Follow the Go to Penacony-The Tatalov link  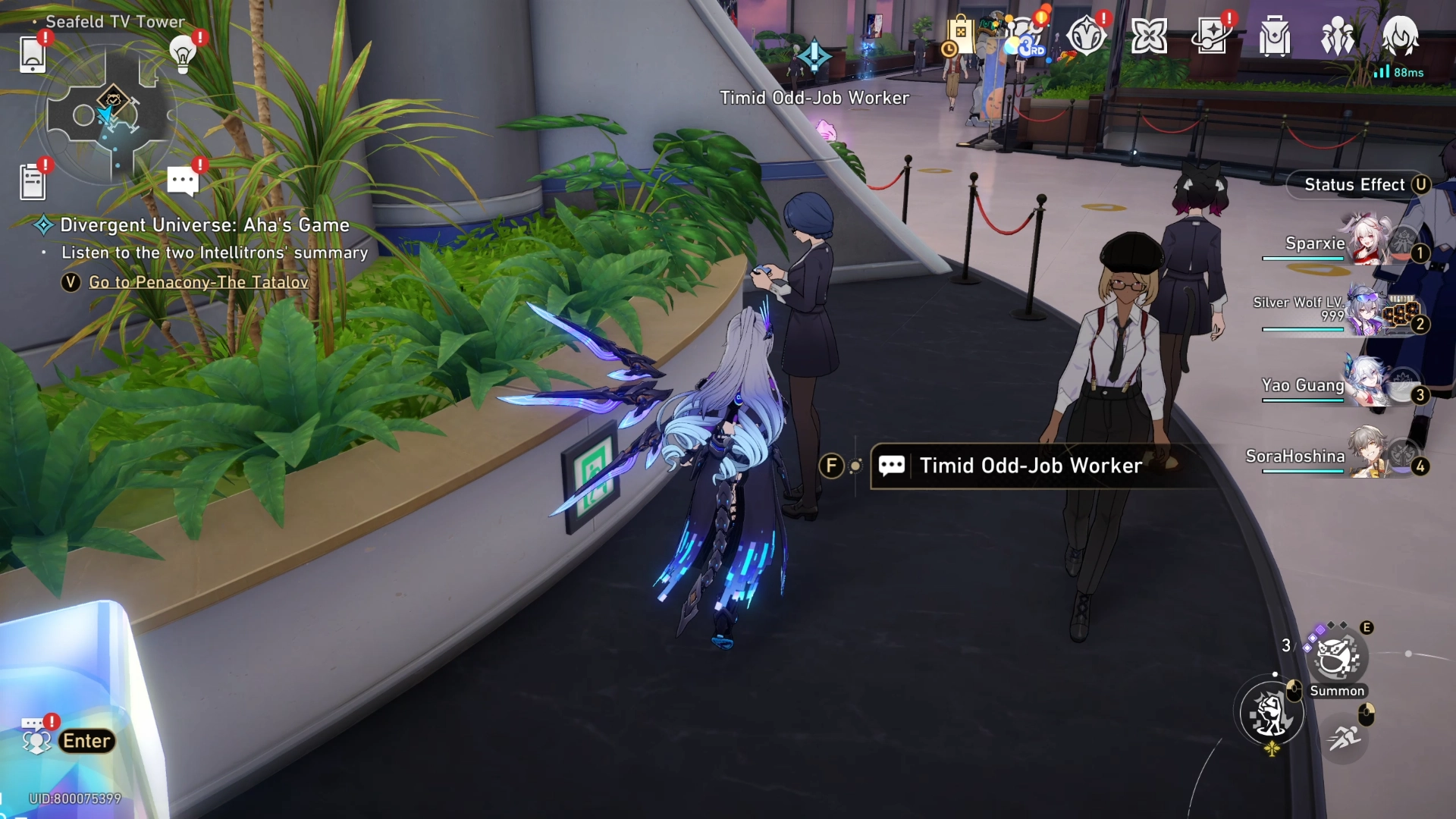click(199, 281)
